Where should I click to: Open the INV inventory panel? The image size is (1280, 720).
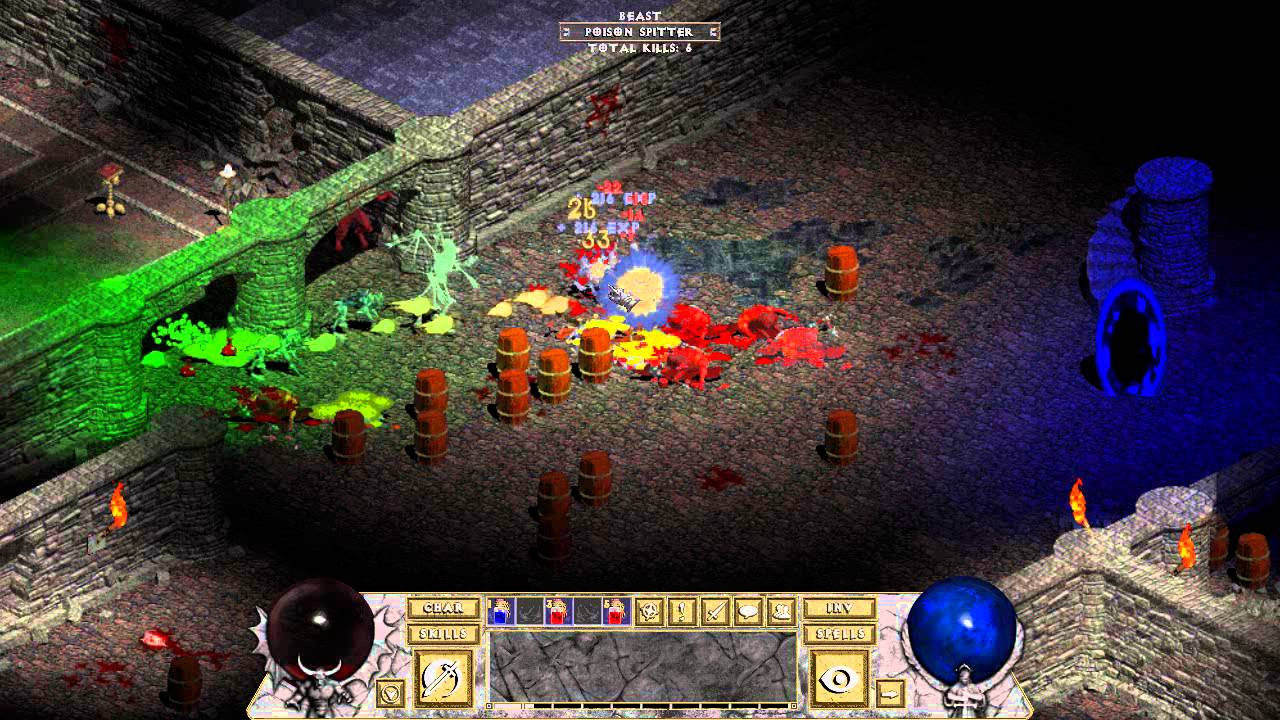(839, 608)
